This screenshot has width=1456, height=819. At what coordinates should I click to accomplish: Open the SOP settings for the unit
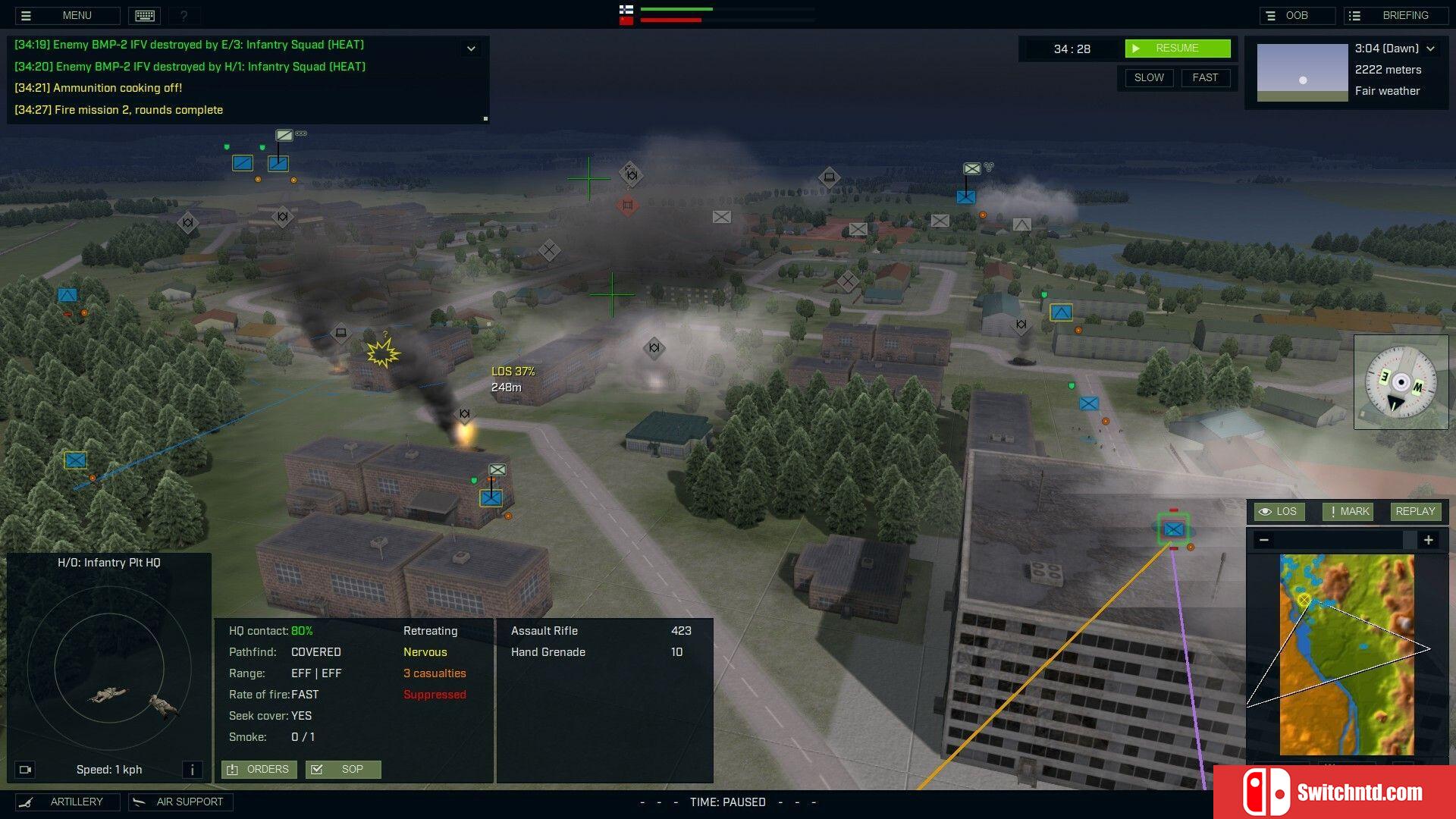pos(343,770)
